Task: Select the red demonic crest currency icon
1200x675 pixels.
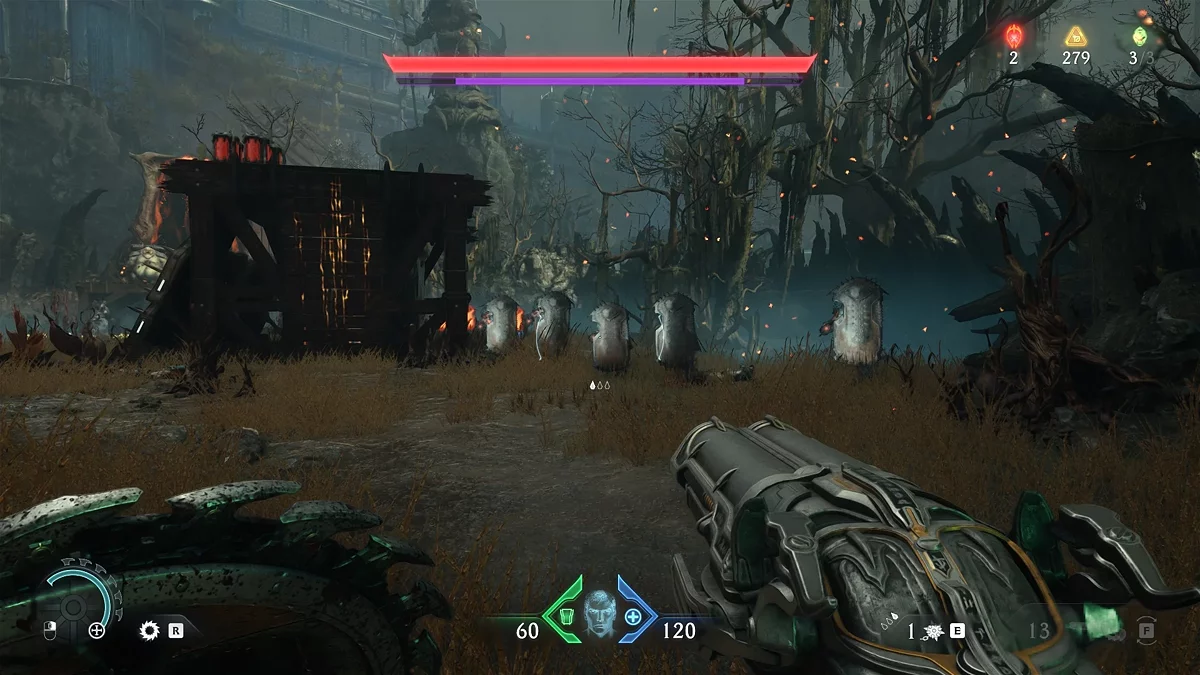Action: click(1013, 37)
